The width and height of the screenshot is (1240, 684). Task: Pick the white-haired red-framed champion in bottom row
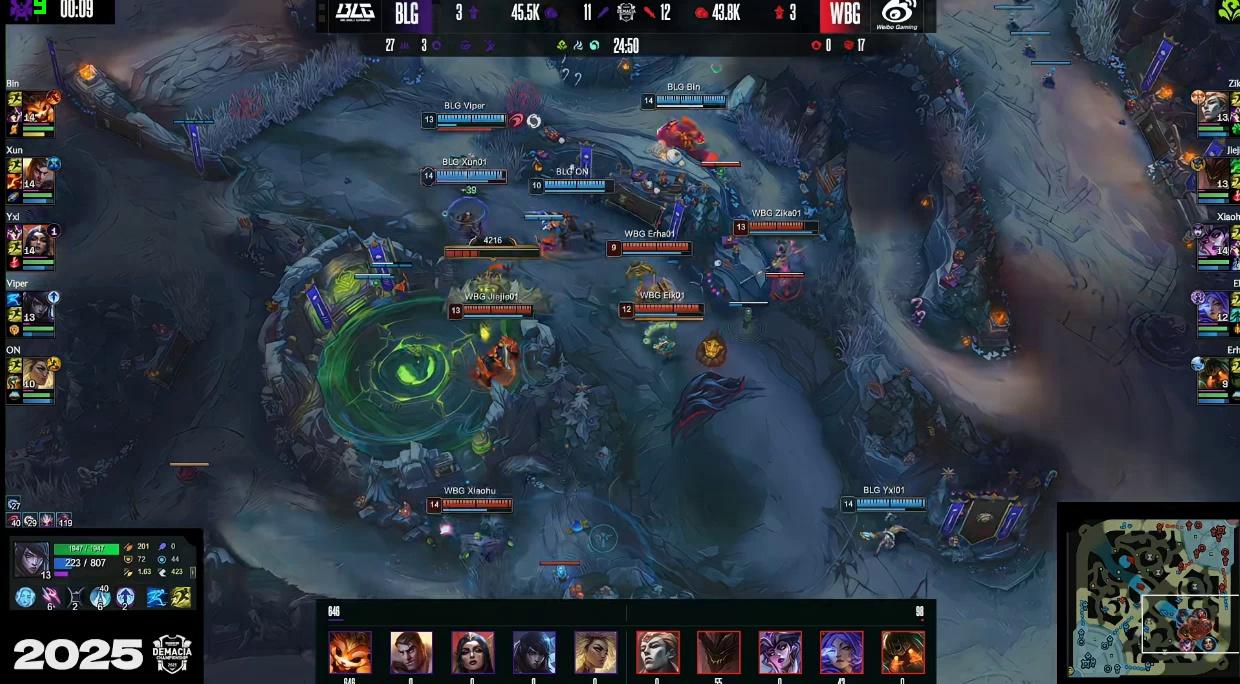click(x=657, y=652)
